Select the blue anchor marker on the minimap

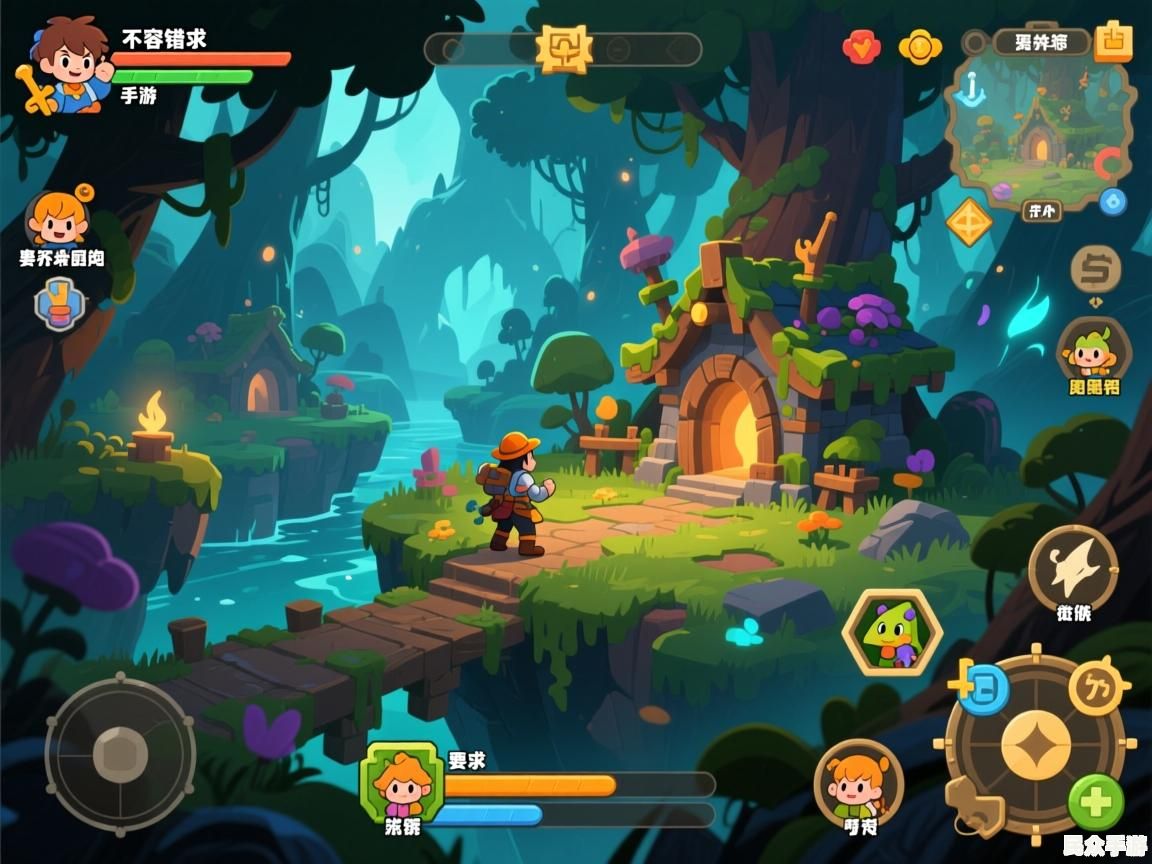coord(969,93)
